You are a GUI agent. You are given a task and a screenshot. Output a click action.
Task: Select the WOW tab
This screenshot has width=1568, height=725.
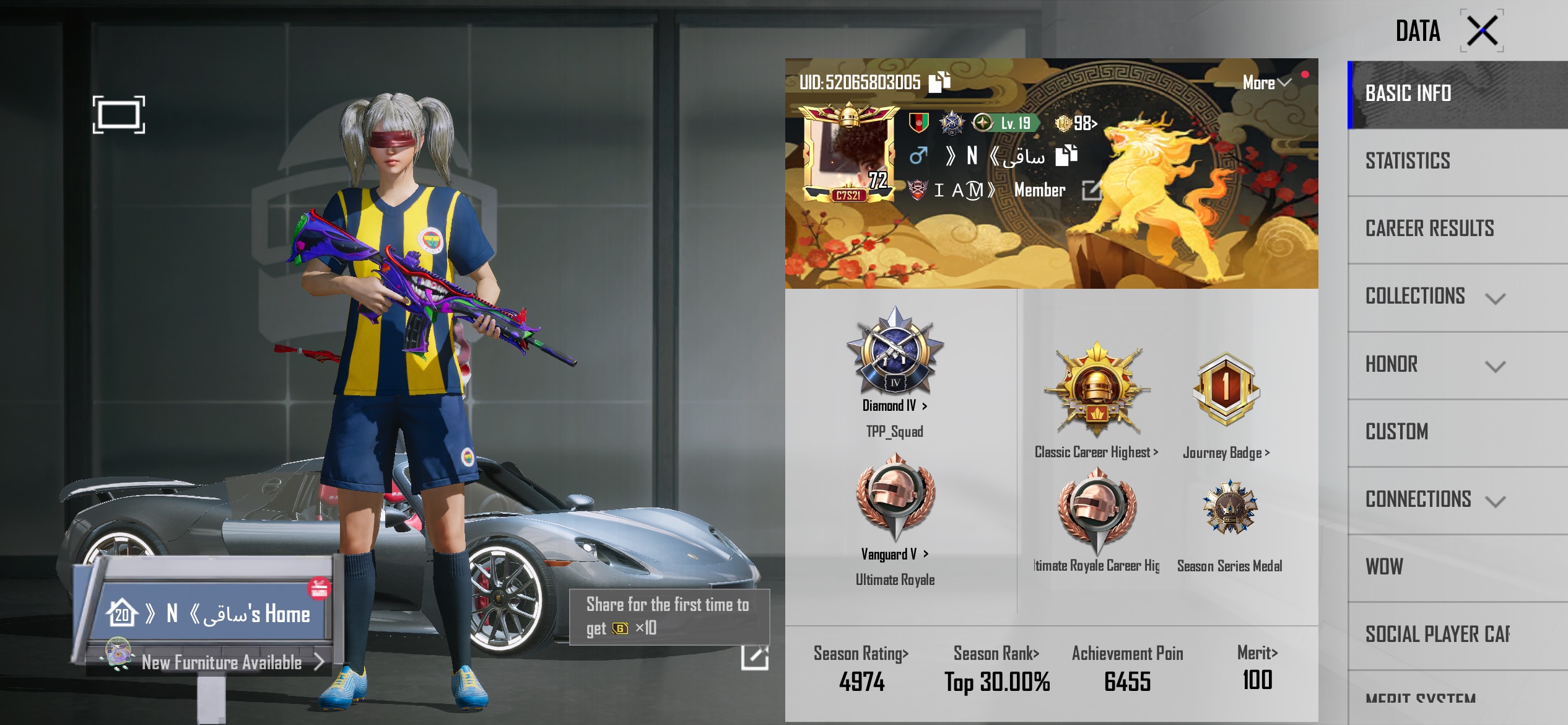coord(1385,567)
